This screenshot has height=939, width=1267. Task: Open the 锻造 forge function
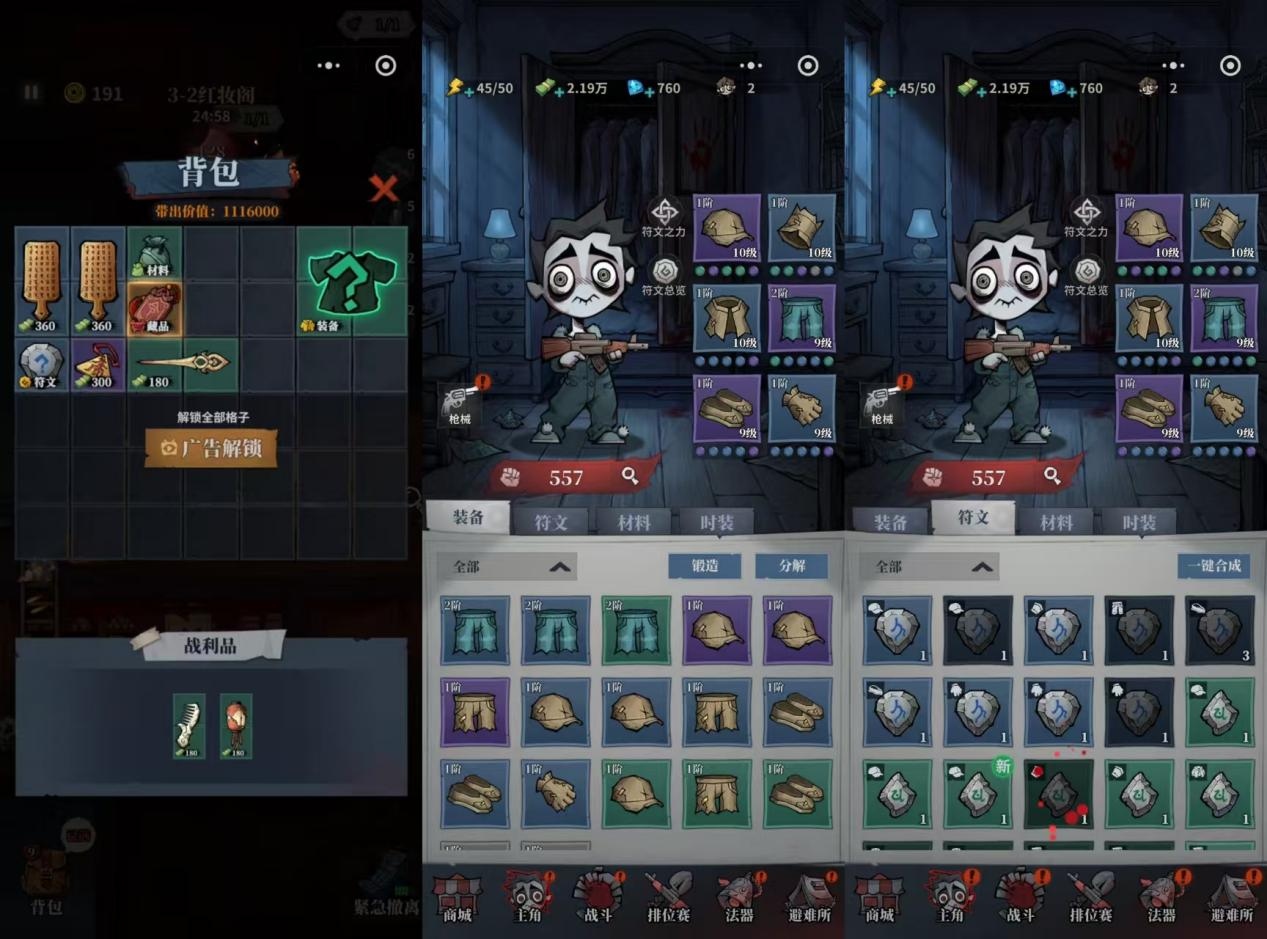704,566
